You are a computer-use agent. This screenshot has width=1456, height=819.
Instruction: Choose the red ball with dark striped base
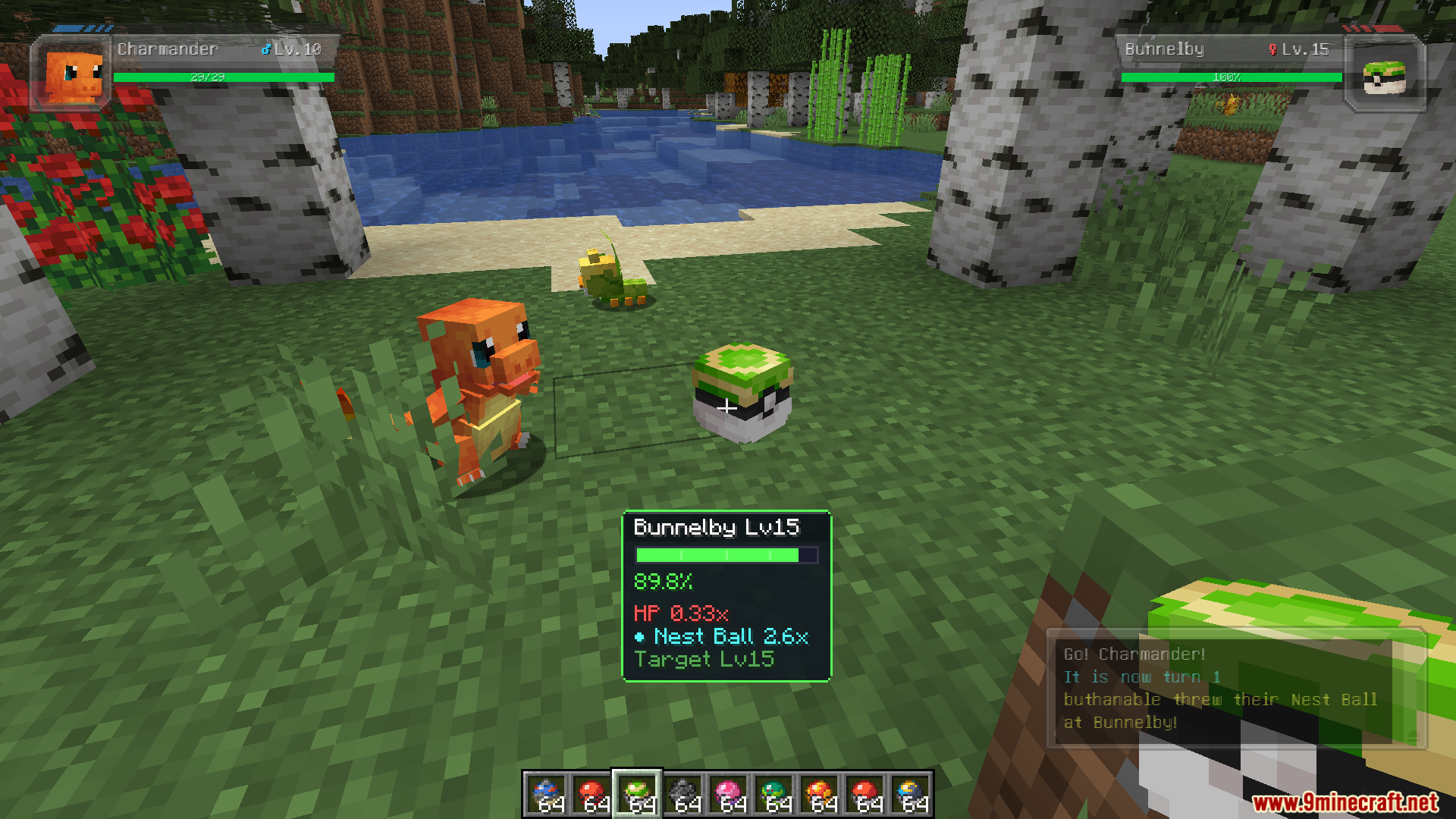(591, 795)
